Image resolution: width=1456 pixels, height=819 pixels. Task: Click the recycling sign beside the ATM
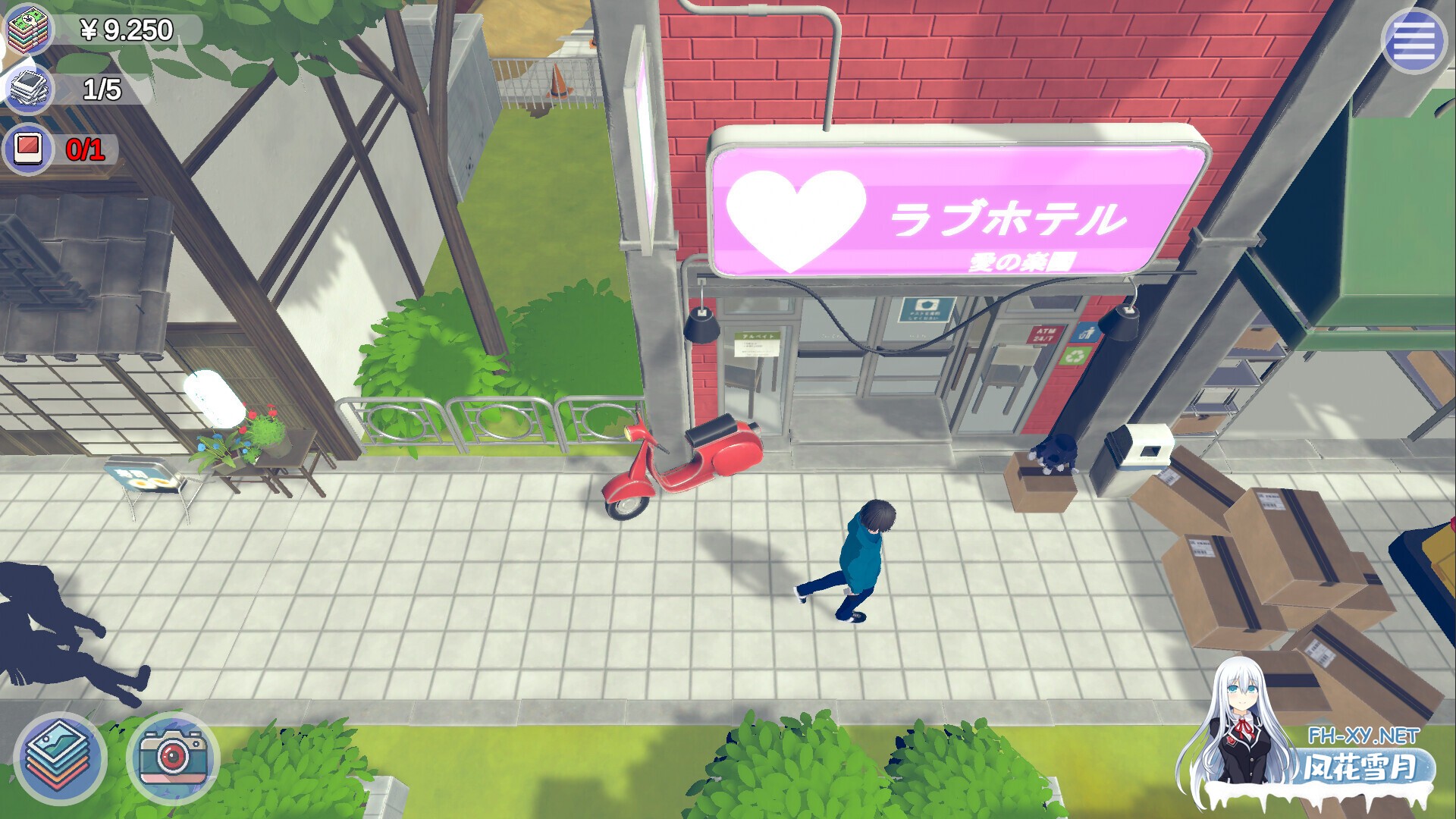tap(1075, 355)
